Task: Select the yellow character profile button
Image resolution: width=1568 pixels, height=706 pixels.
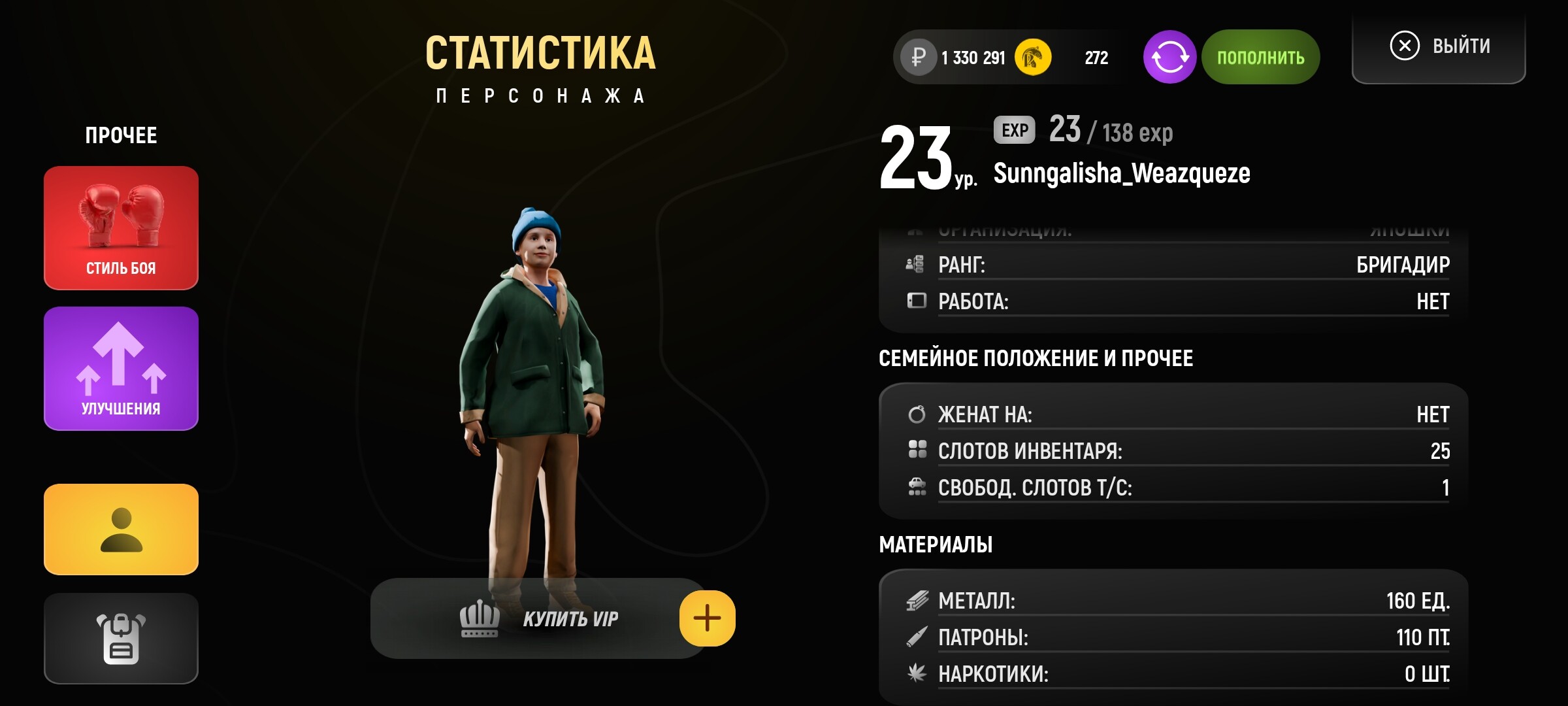Action: coord(121,529)
